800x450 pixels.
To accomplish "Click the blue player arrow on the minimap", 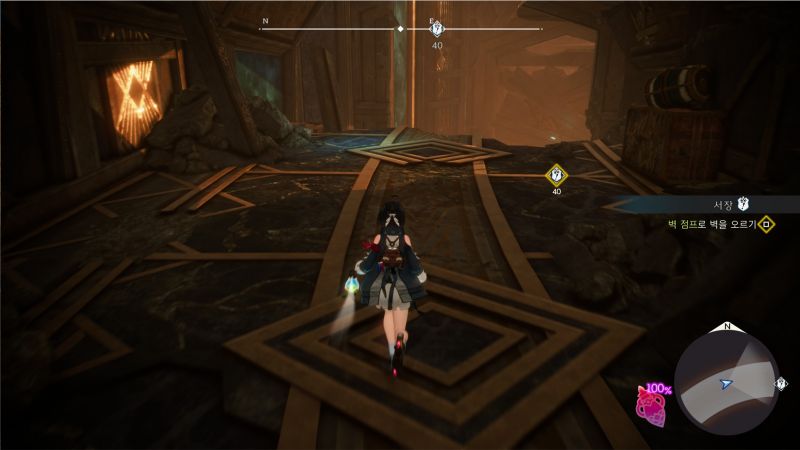I will point(726,383).
